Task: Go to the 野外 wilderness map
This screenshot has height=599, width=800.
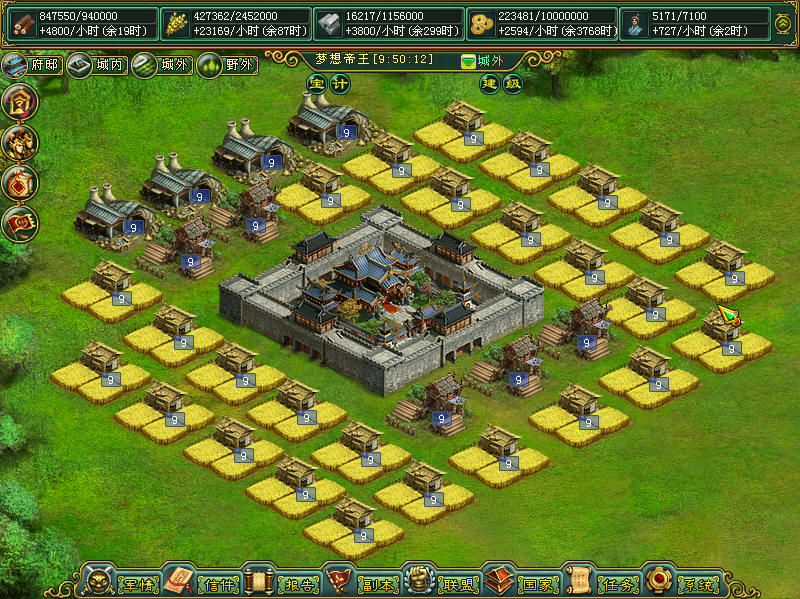Action: coord(226,66)
